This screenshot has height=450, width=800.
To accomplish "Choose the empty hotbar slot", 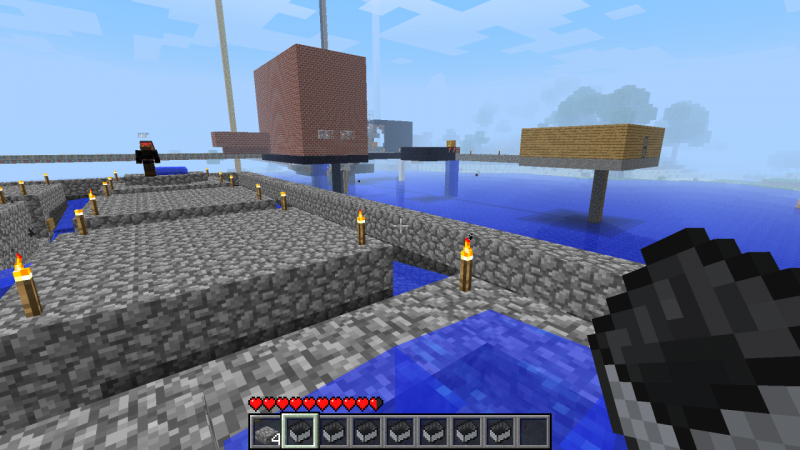I will 533,432.
